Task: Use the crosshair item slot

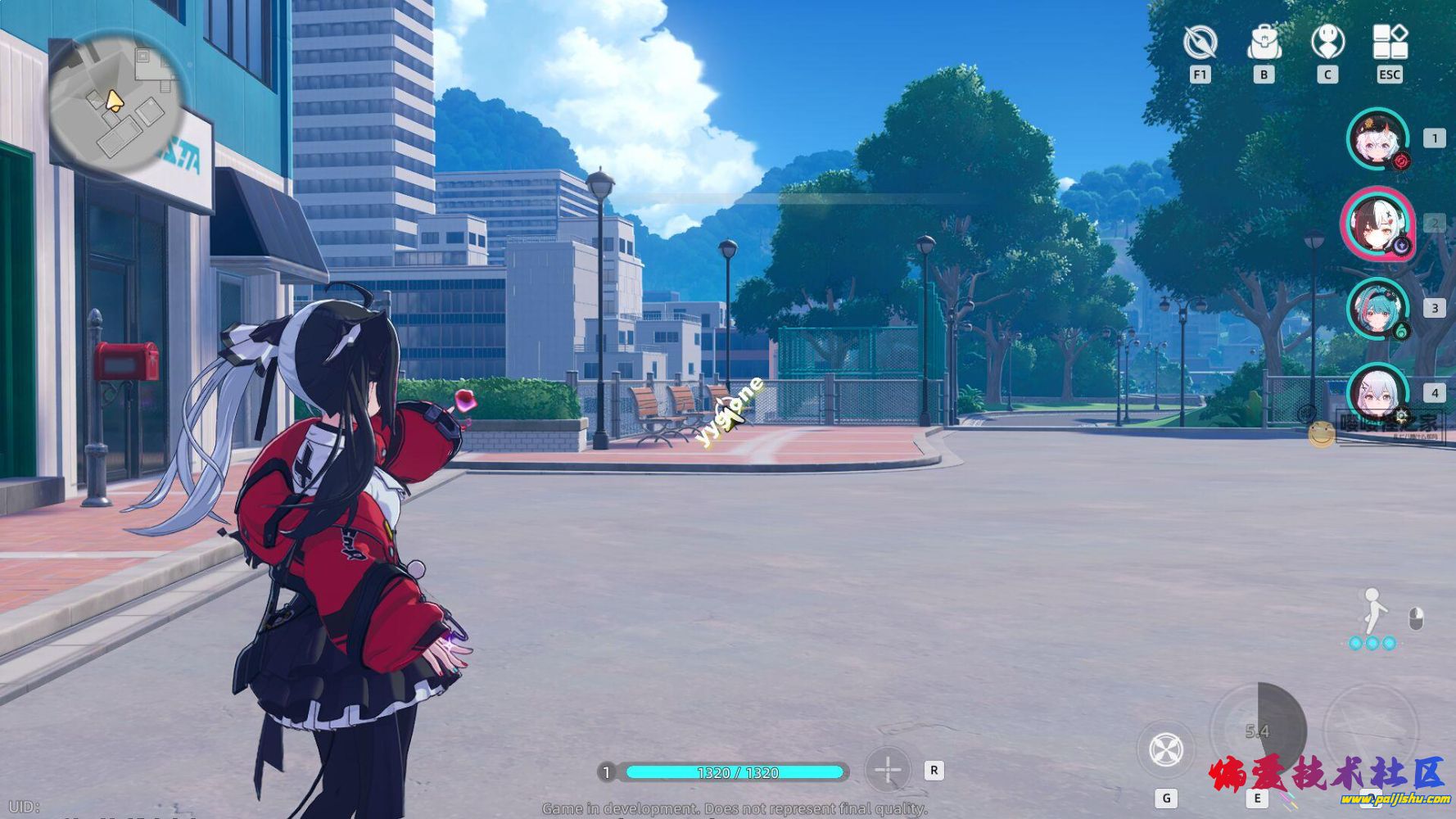Action: pyautogui.click(x=888, y=770)
